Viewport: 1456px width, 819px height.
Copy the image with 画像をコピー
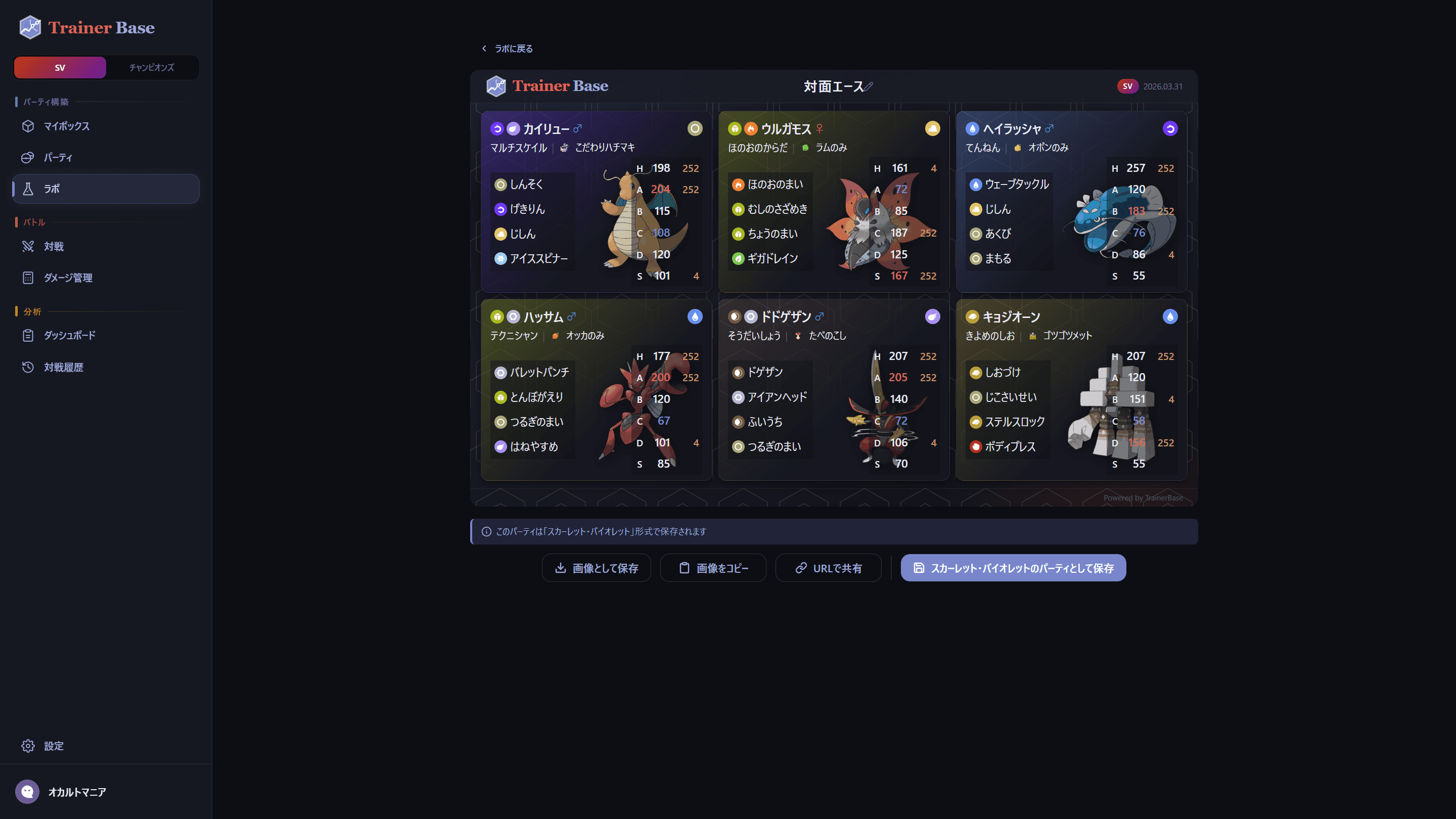click(x=713, y=568)
